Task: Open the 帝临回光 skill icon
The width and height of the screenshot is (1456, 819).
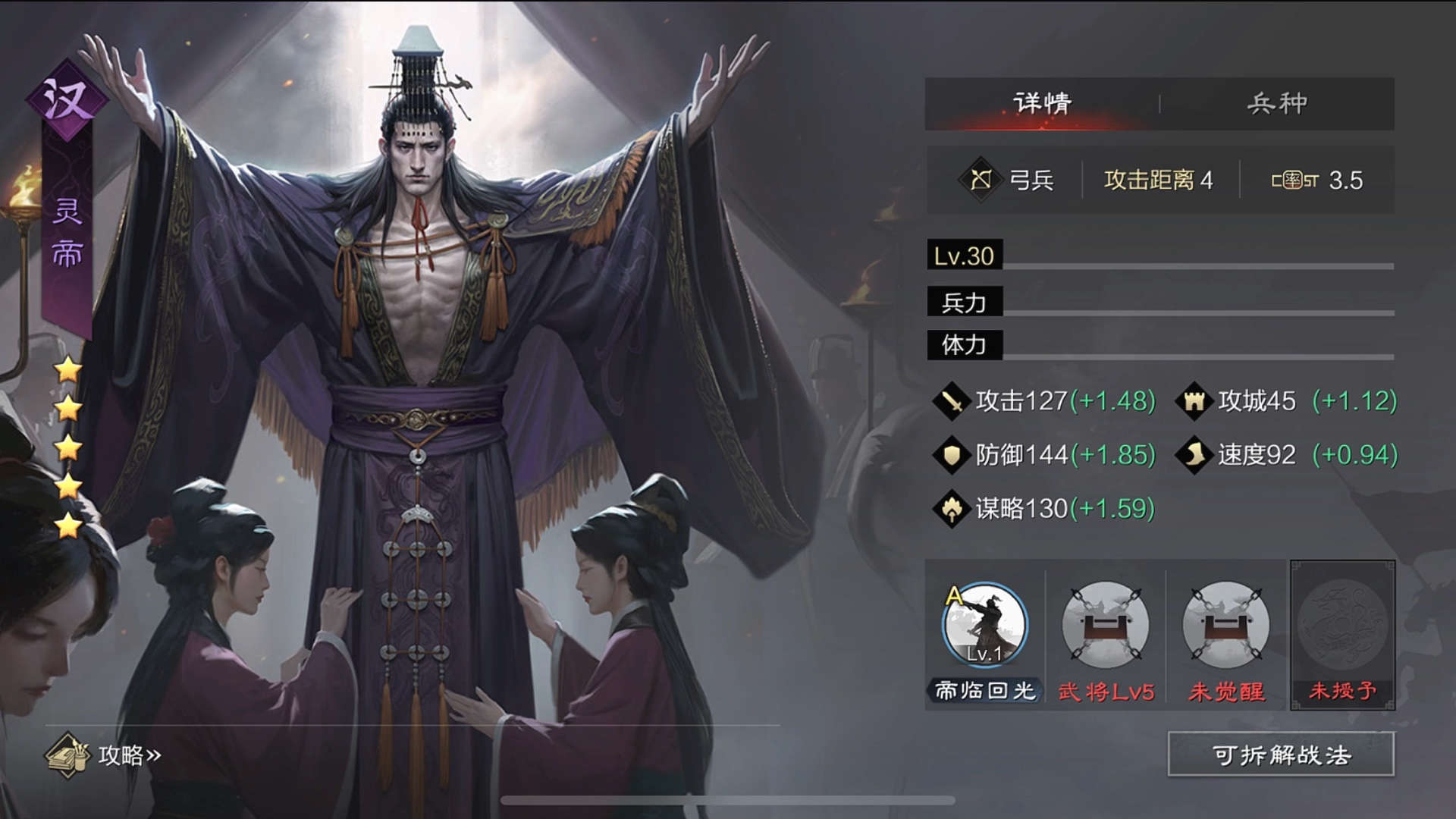Action: click(984, 626)
